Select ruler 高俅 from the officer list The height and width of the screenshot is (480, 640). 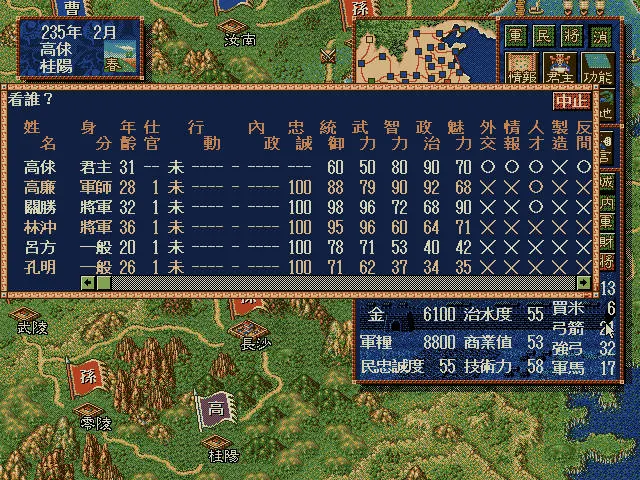pyautogui.click(x=40, y=167)
